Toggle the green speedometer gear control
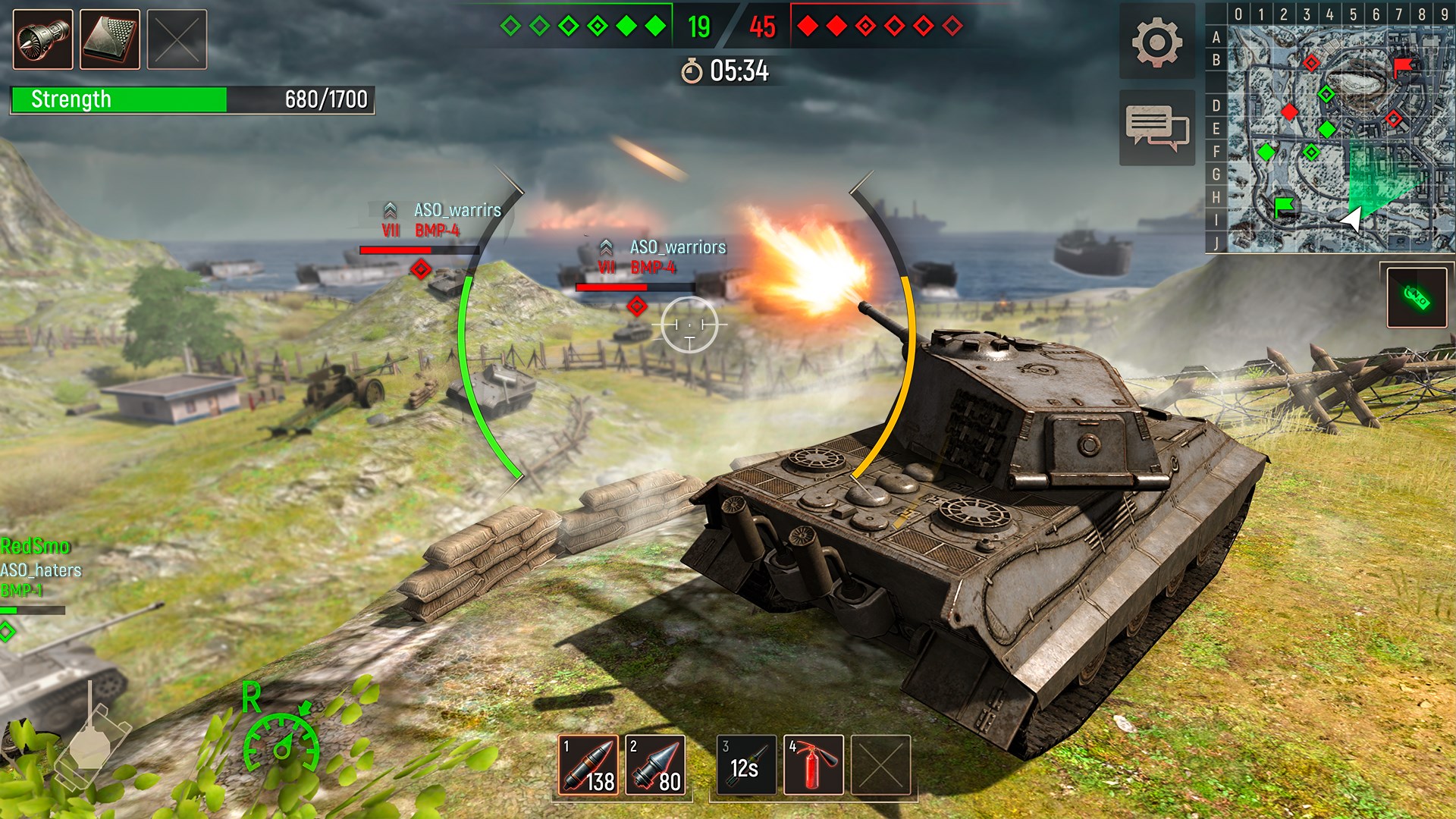The height and width of the screenshot is (819, 1456). [x=281, y=743]
